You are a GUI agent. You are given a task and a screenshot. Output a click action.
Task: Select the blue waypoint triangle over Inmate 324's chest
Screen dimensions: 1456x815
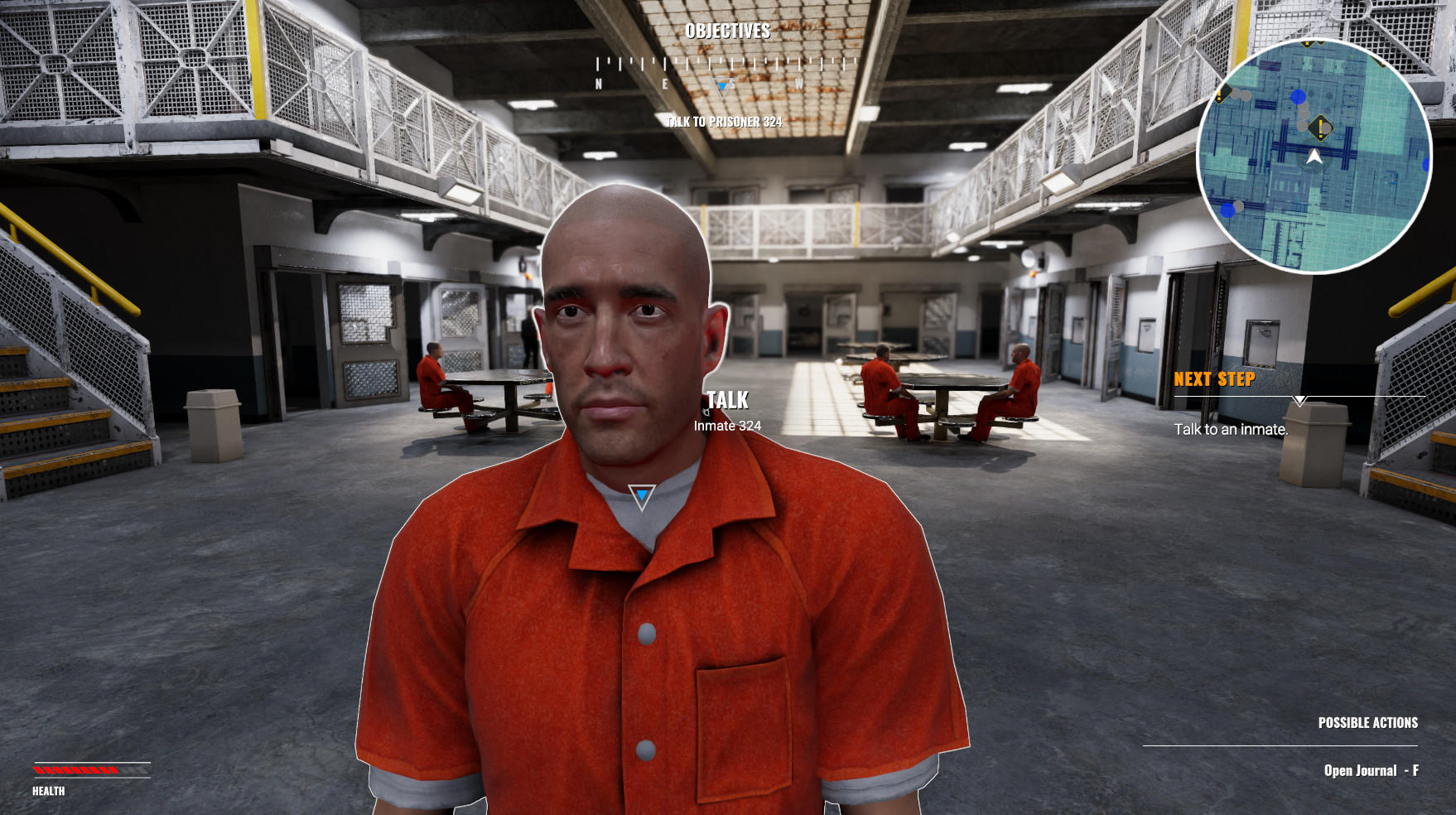point(641,494)
